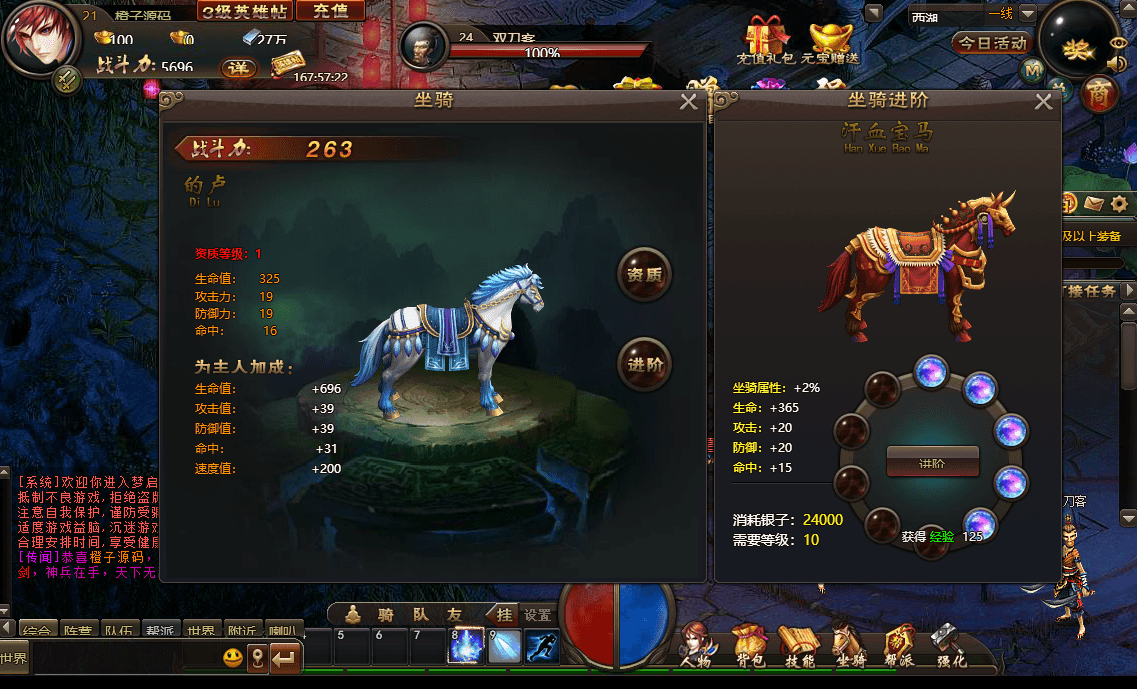Close the 坐骑 mount panel

pos(688,102)
